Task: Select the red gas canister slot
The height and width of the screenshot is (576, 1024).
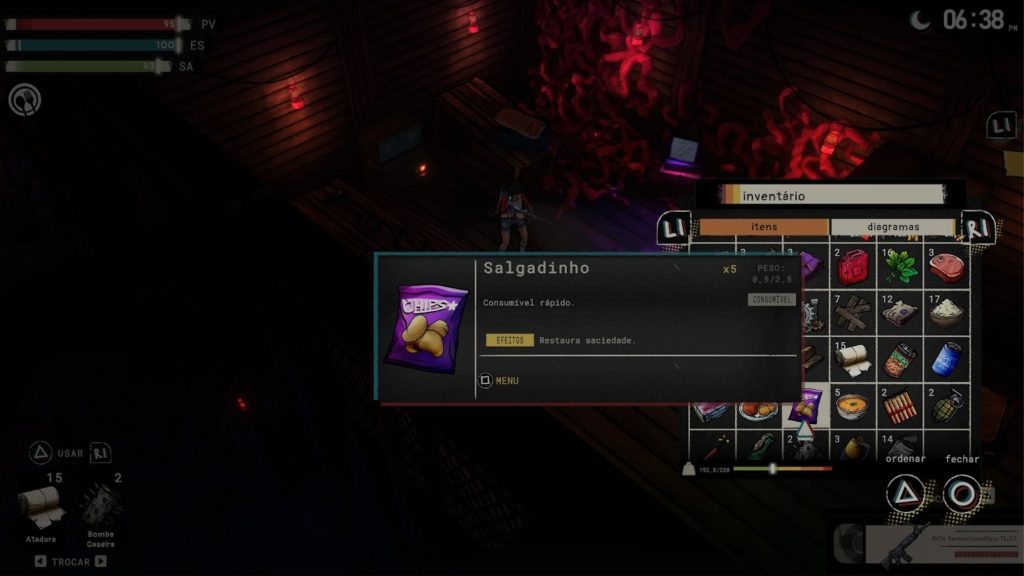Action: [x=853, y=267]
